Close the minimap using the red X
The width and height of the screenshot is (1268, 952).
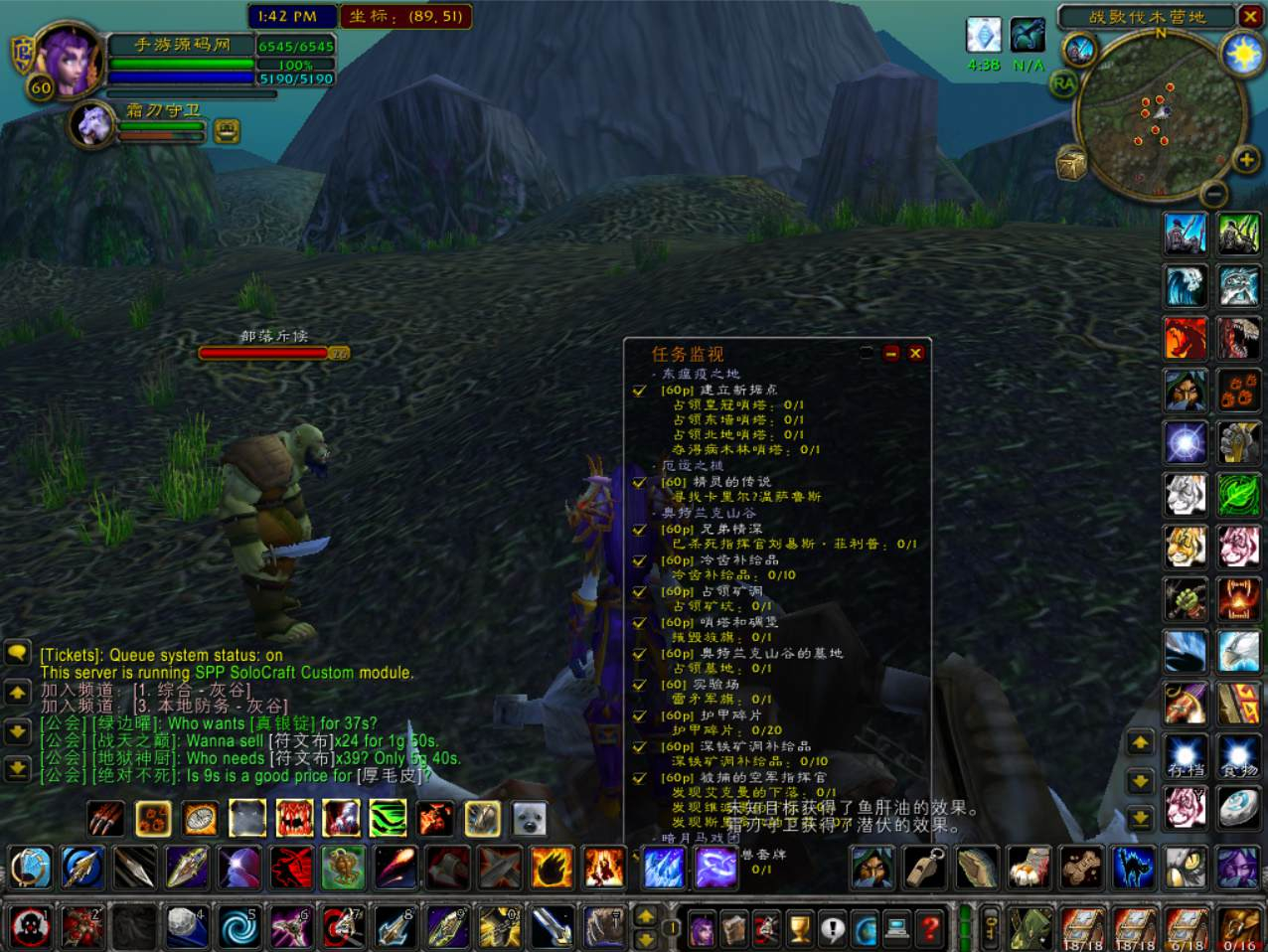tap(1250, 16)
